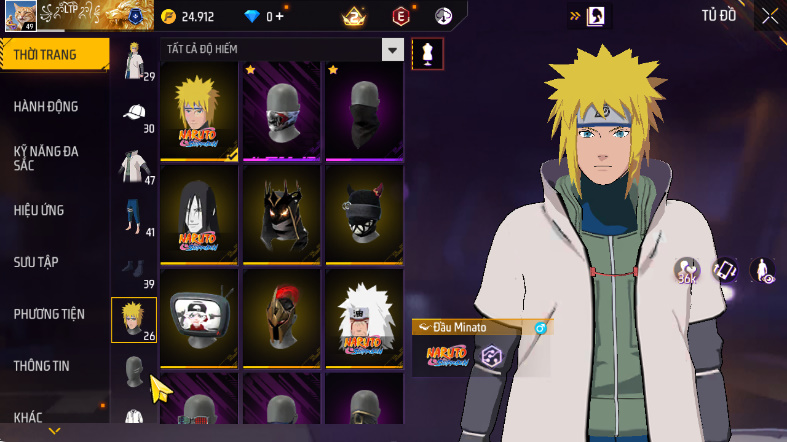
Task: Open the Thông Tin menu entry
Action: (41, 366)
